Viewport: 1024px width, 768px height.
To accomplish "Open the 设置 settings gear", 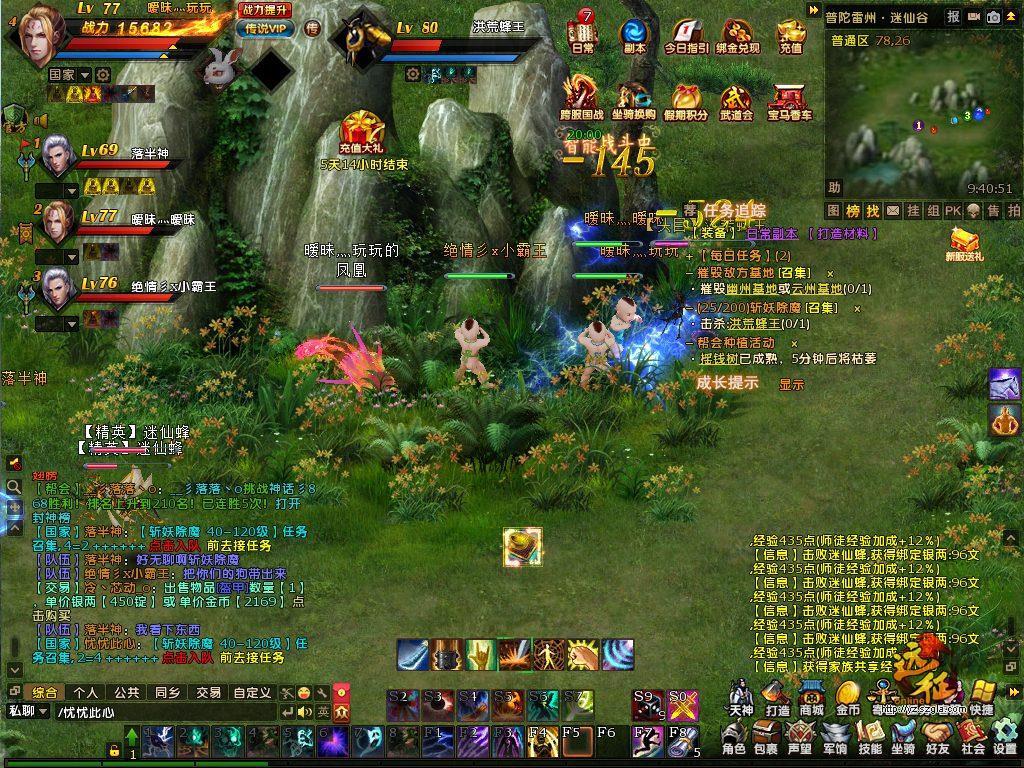I will click(x=1004, y=740).
